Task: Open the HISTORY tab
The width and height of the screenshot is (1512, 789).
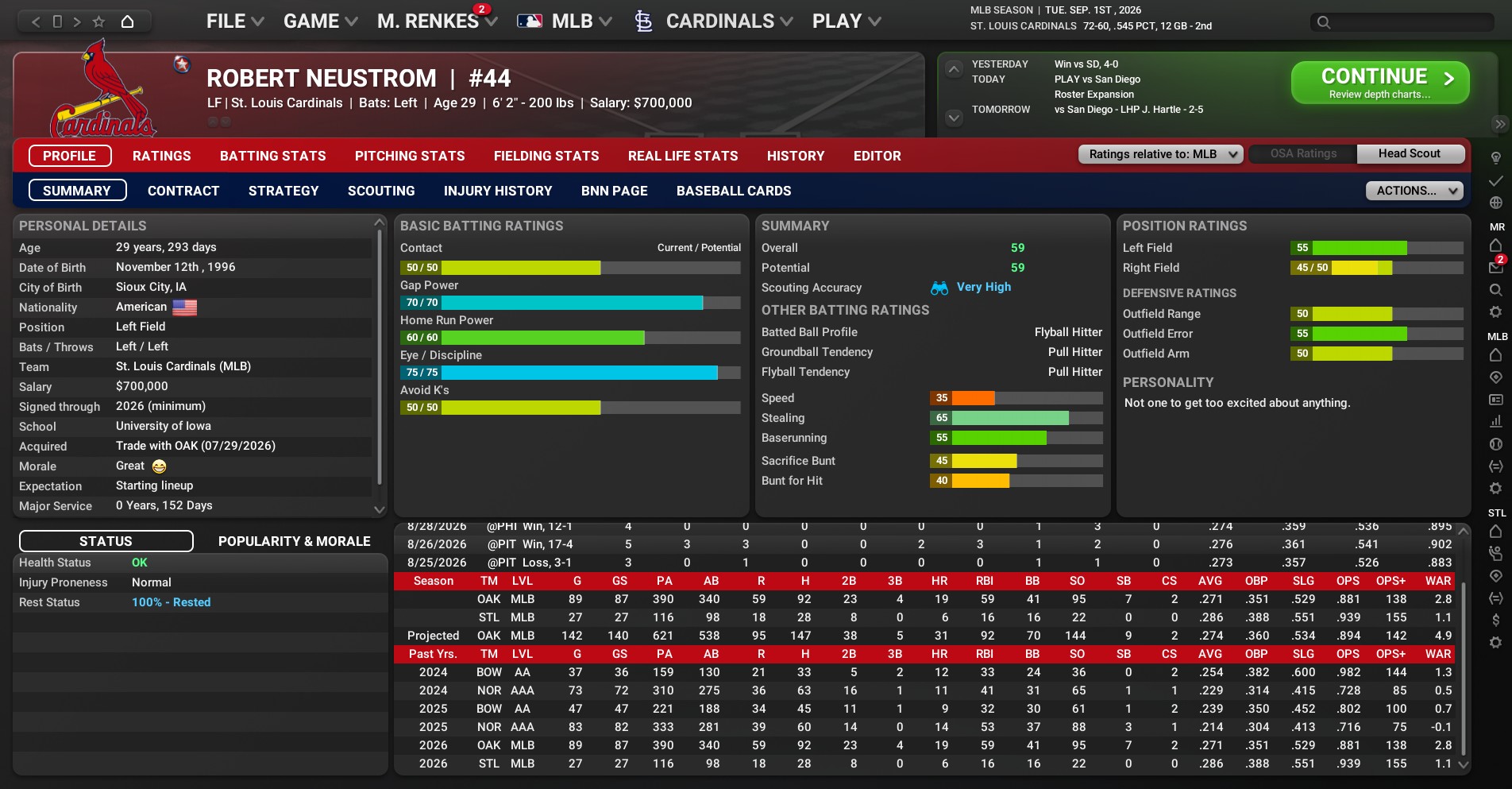Action: 795,156
